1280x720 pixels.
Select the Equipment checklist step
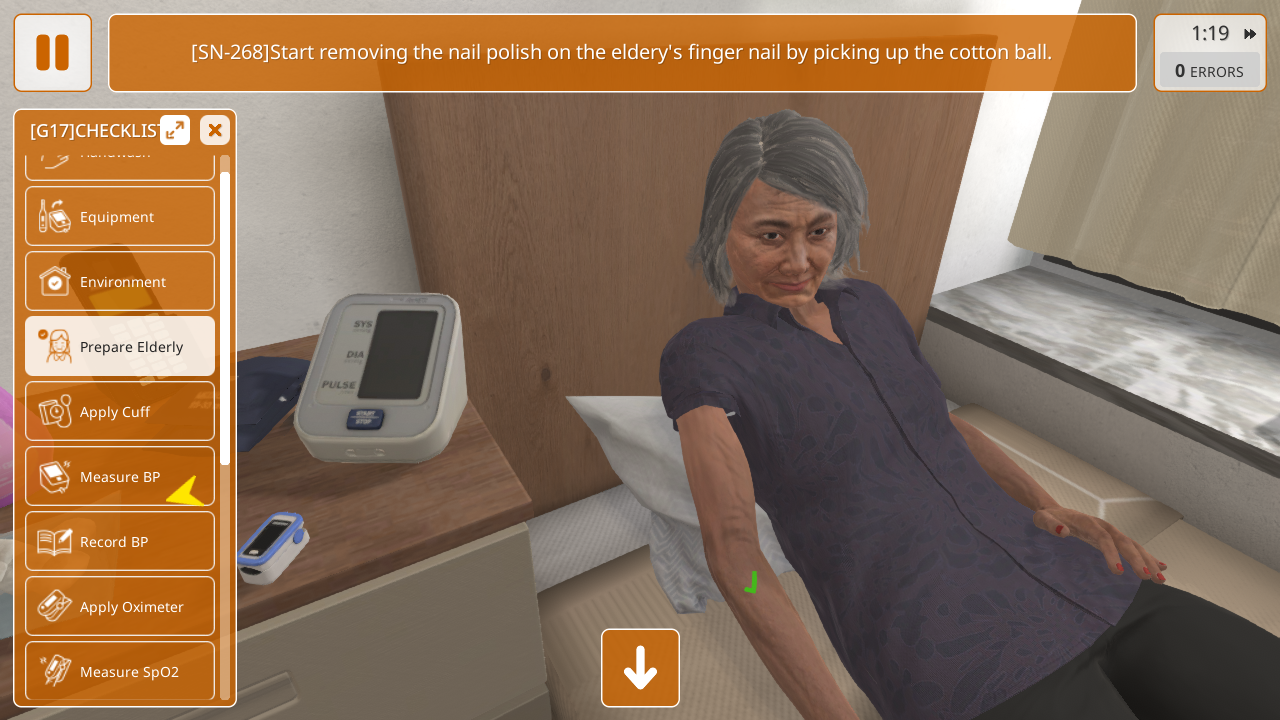[x=120, y=216]
